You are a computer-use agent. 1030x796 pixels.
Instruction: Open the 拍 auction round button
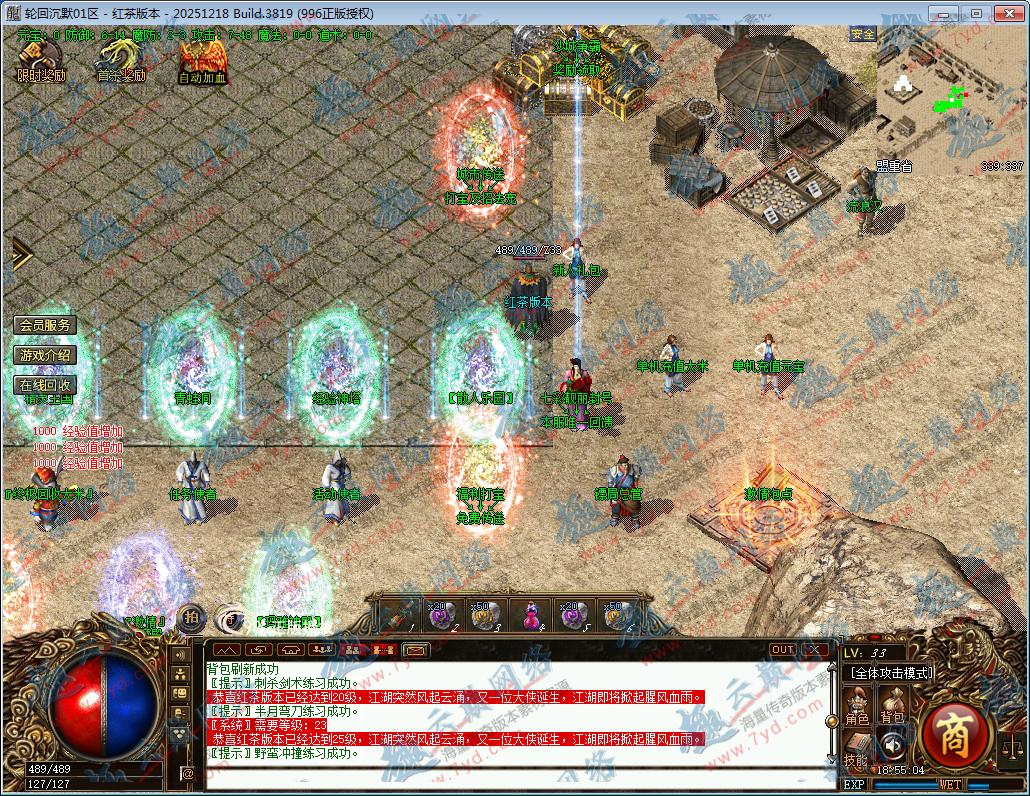point(190,619)
